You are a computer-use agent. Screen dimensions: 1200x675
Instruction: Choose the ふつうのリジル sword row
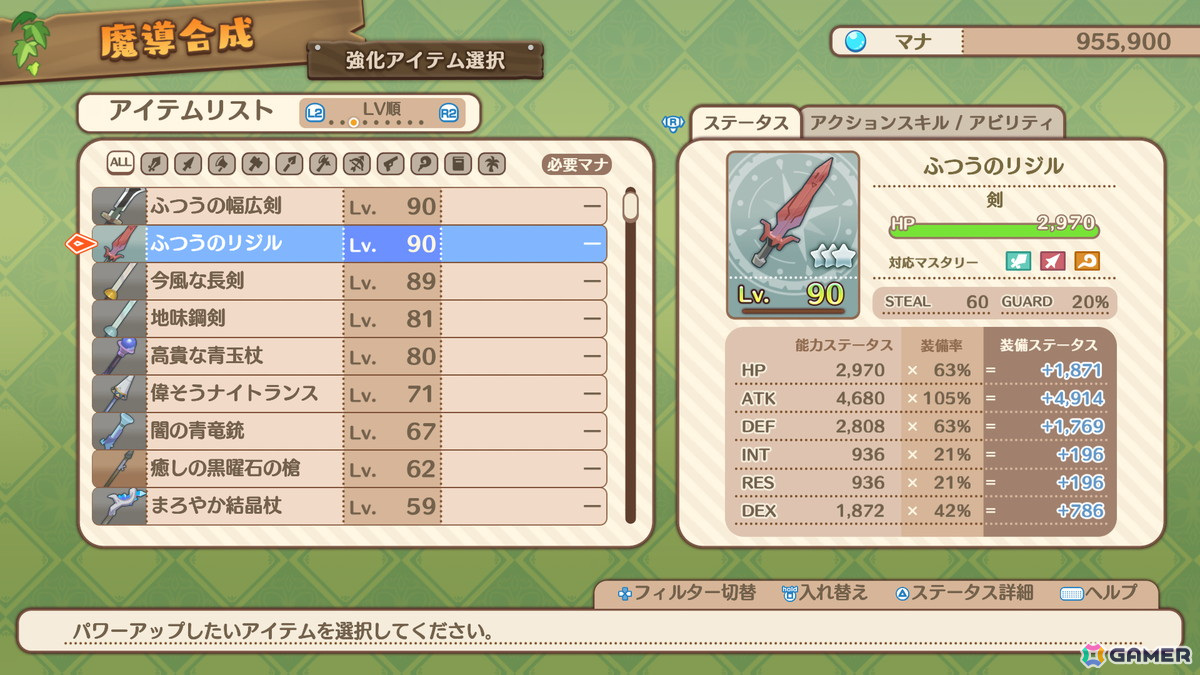350,244
